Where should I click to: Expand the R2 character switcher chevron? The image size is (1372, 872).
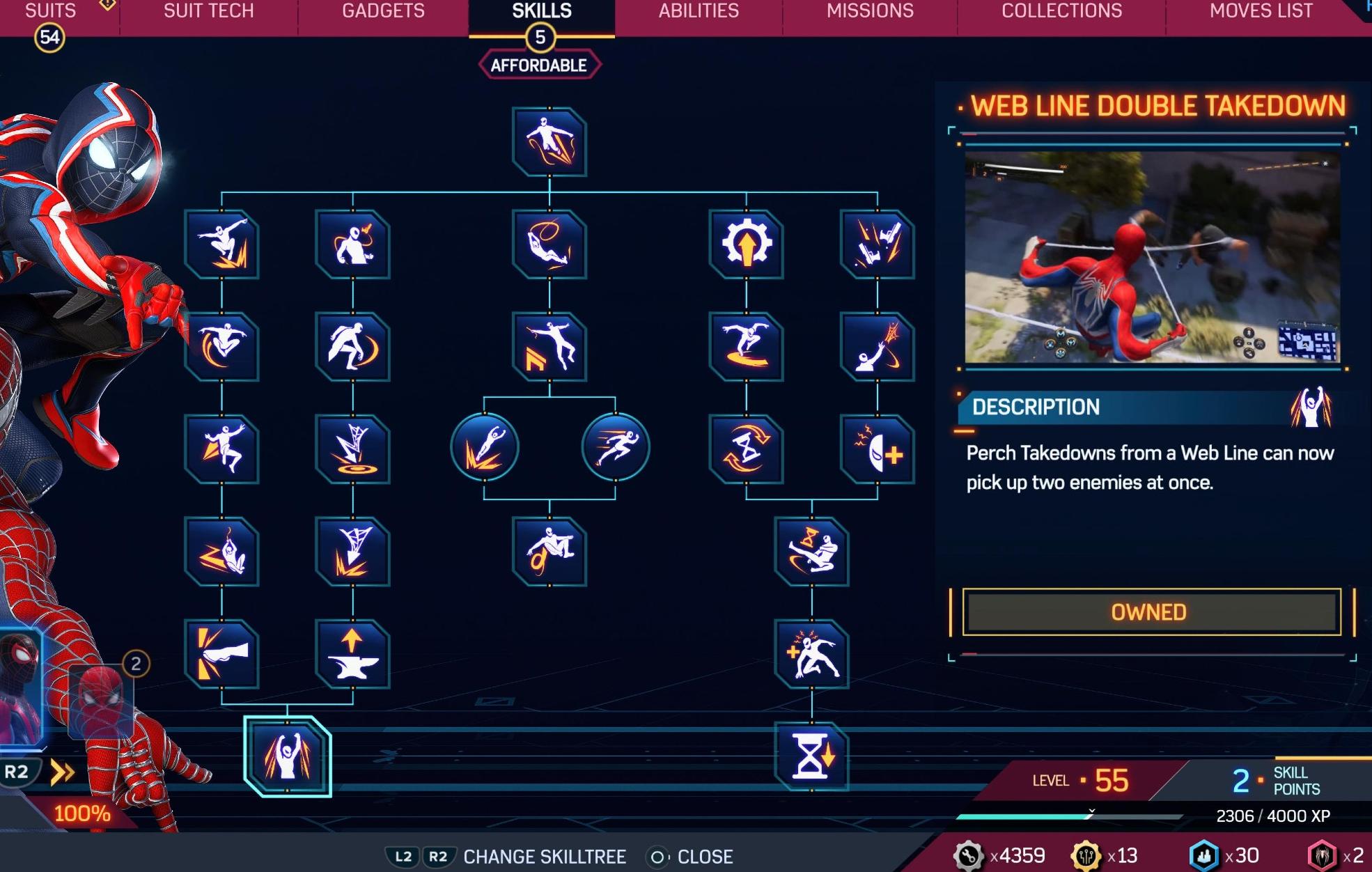click(x=61, y=770)
